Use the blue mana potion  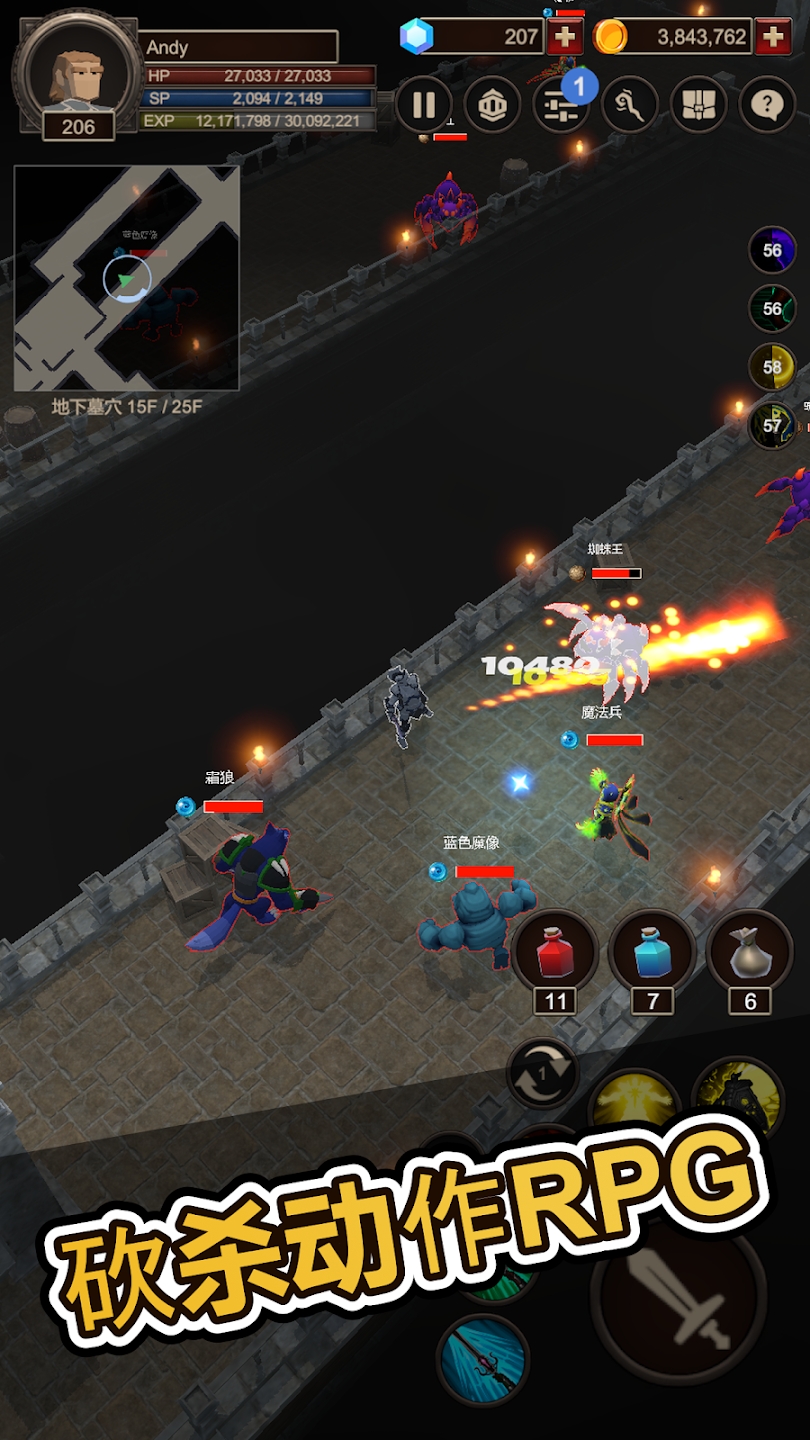click(x=652, y=952)
